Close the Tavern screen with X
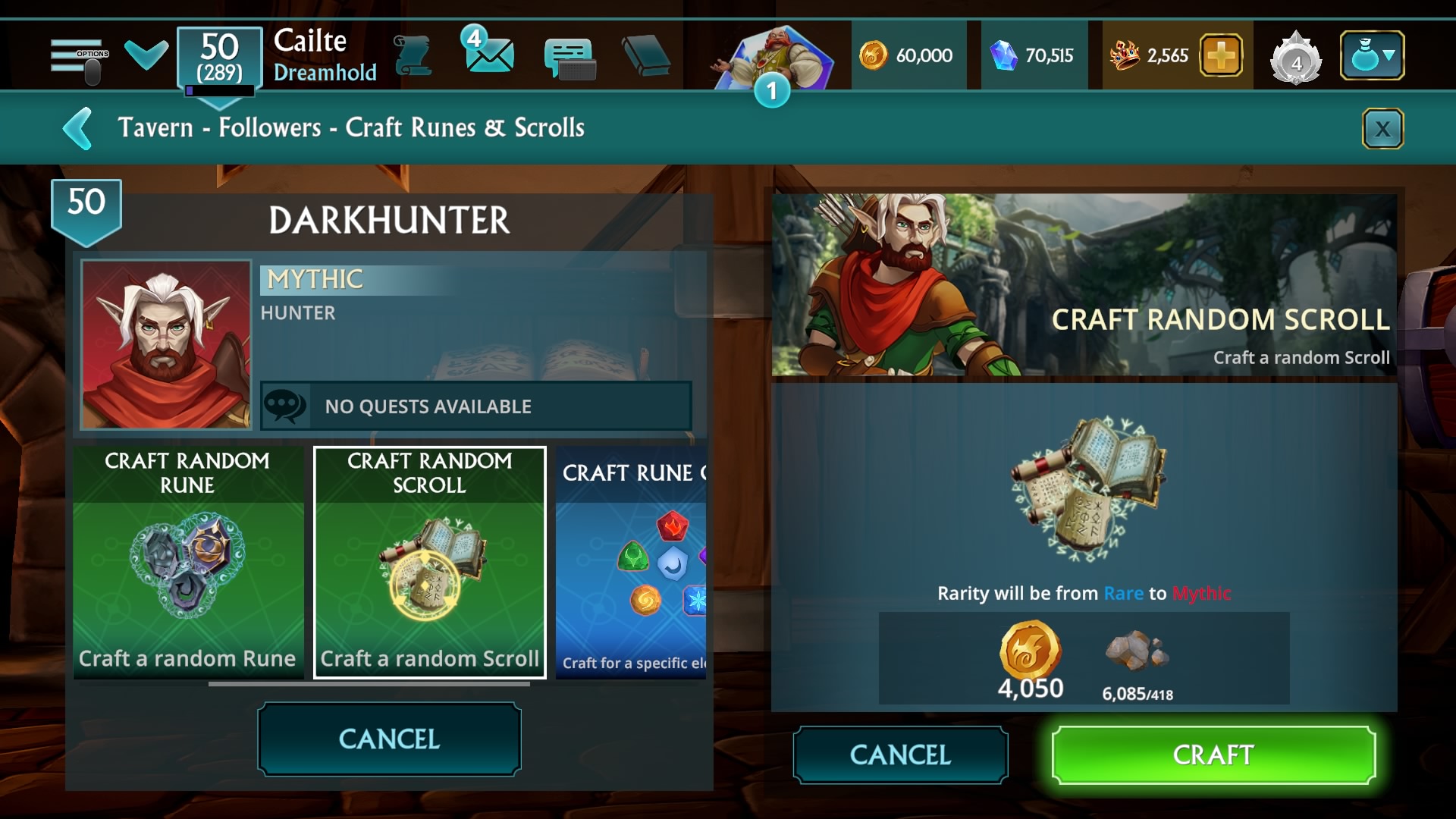This screenshot has width=1456, height=819. click(1382, 129)
